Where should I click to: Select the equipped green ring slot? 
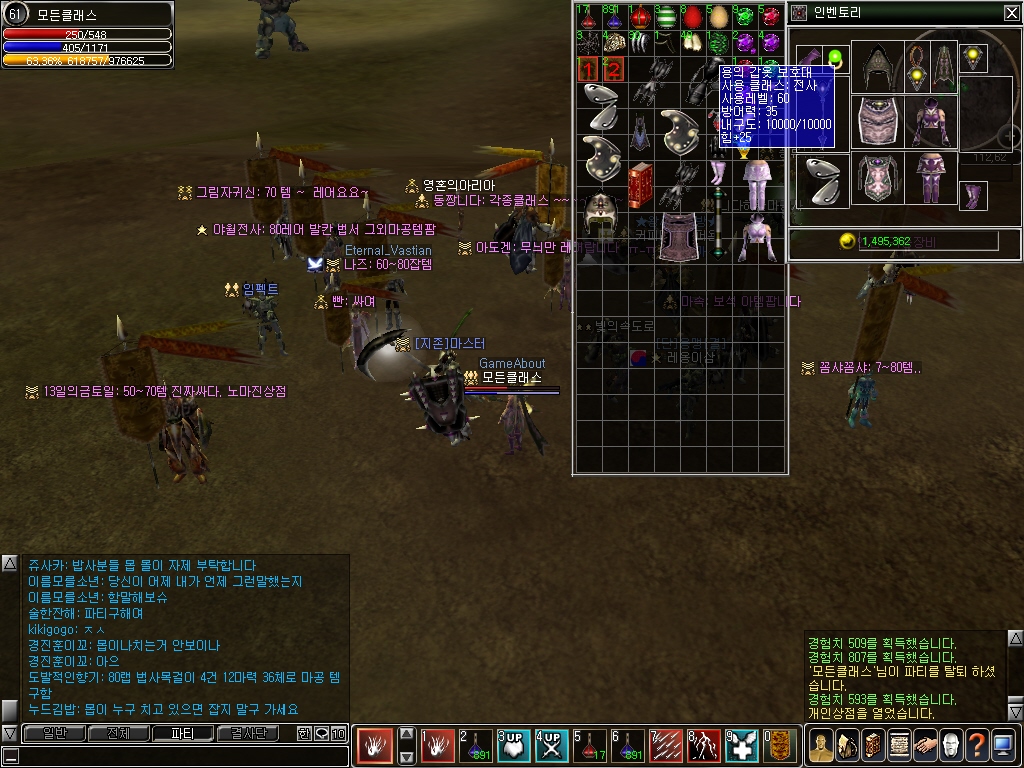(x=837, y=57)
